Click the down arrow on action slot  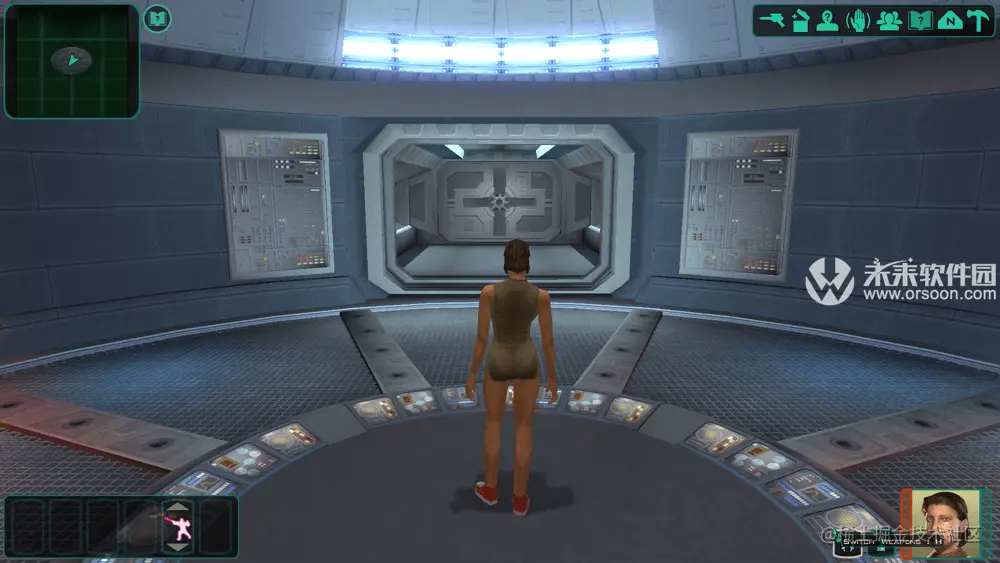[177, 547]
